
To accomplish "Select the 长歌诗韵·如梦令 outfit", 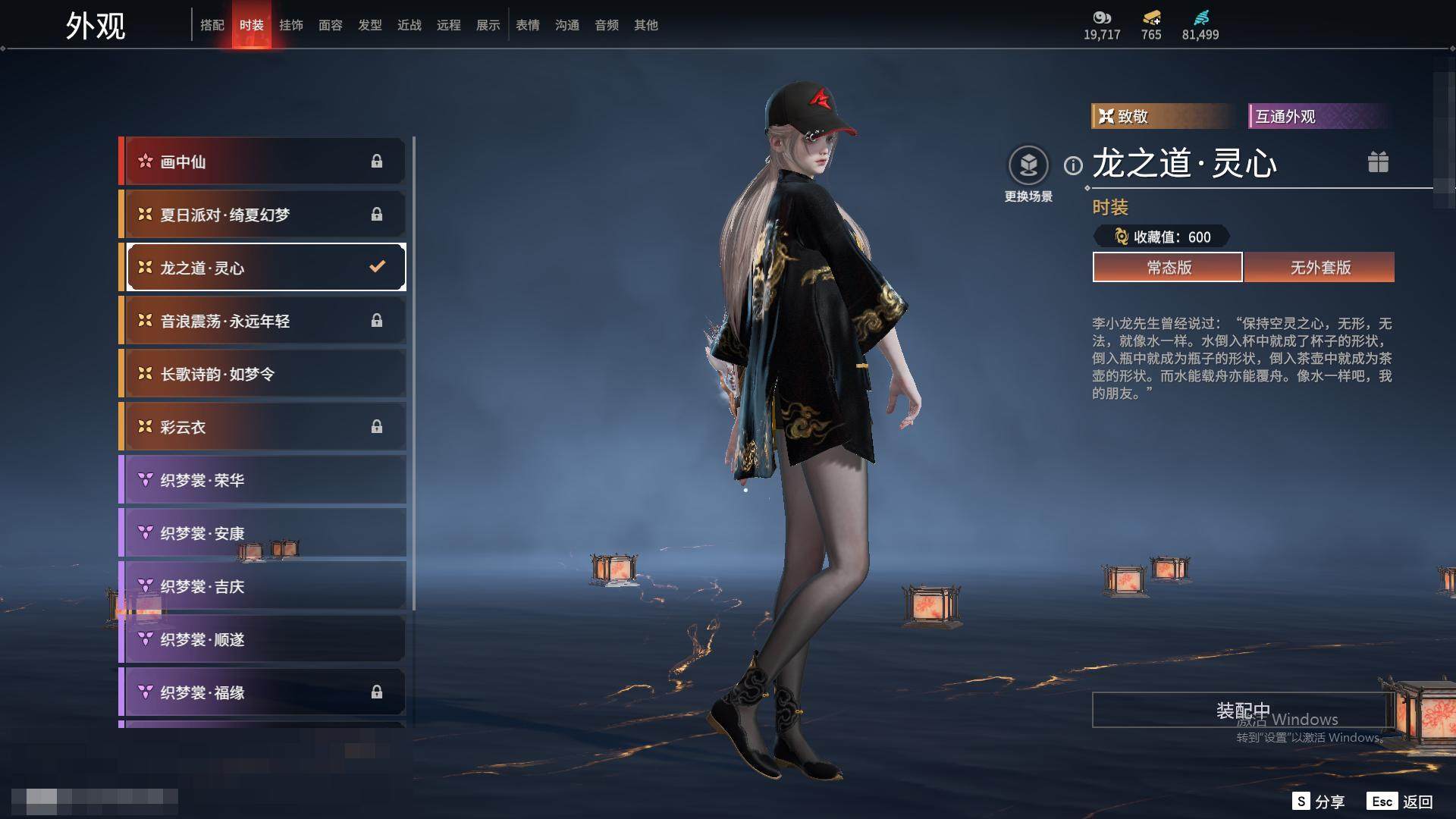I will click(263, 374).
